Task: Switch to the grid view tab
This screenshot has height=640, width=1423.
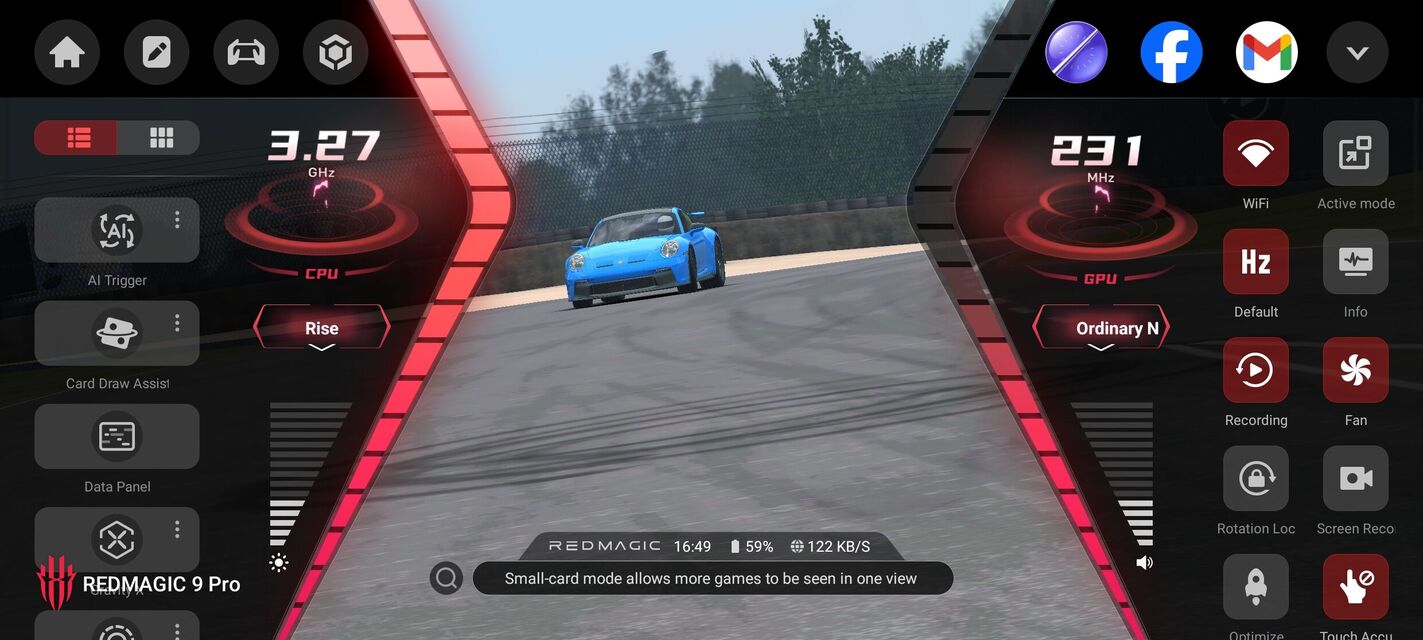Action: [x=160, y=138]
